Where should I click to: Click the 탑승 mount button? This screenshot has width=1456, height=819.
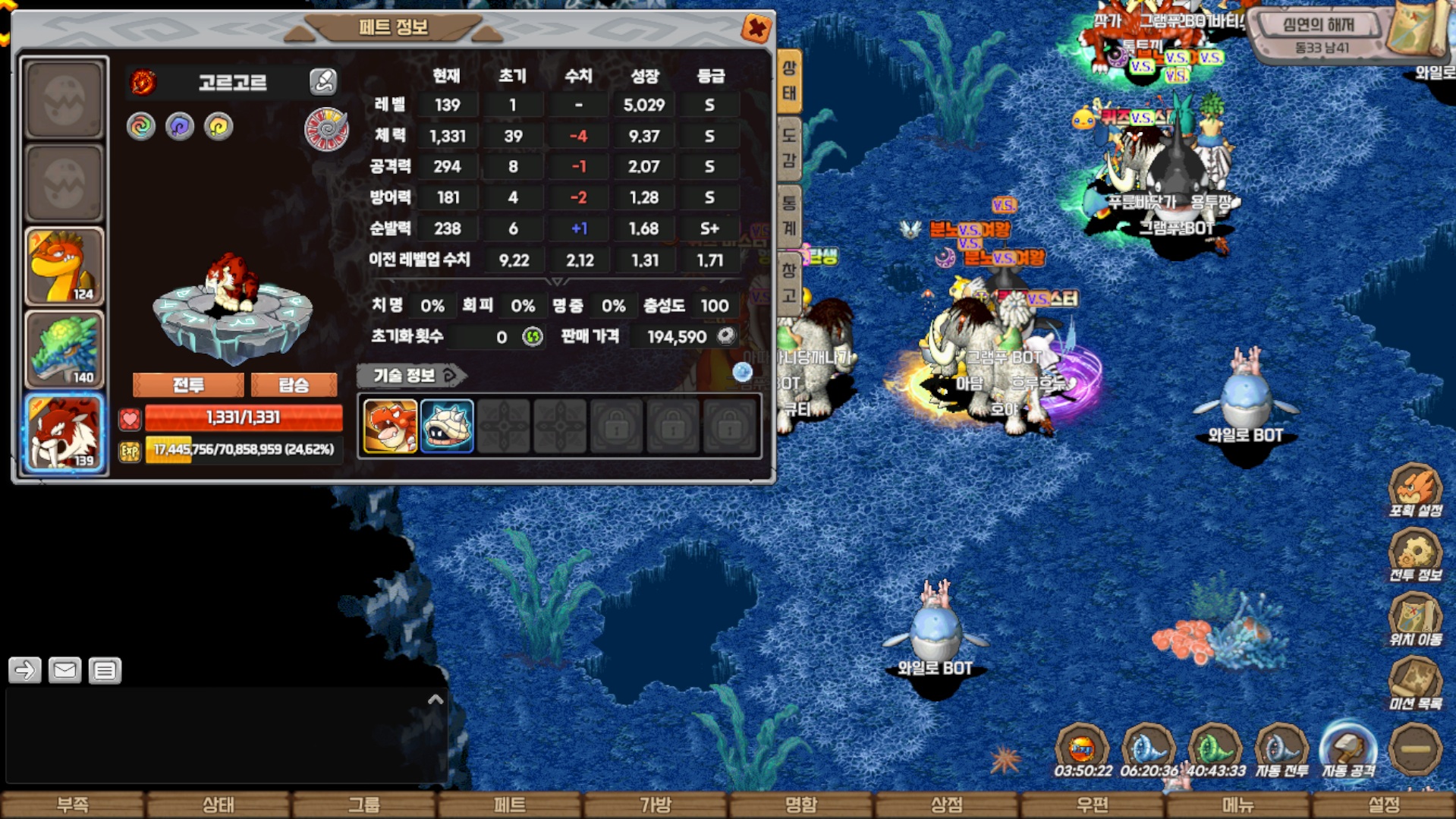coord(294,385)
